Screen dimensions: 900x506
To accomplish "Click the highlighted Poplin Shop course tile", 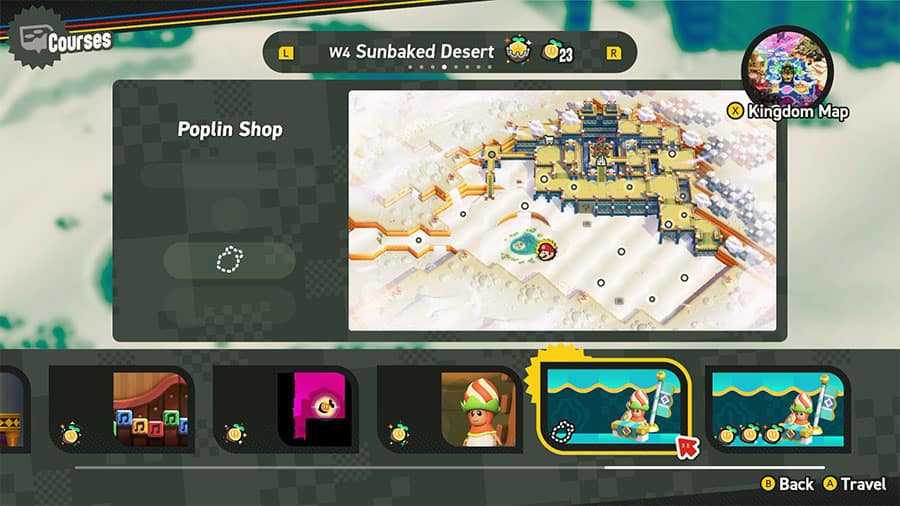I will pos(615,408).
